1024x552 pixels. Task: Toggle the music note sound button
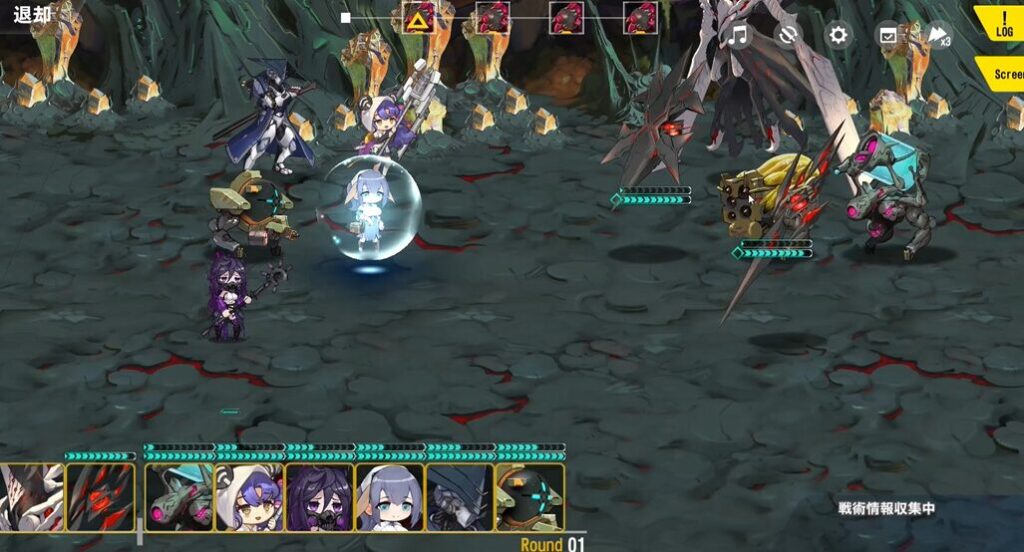pyautogui.click(x=738, y=36)
